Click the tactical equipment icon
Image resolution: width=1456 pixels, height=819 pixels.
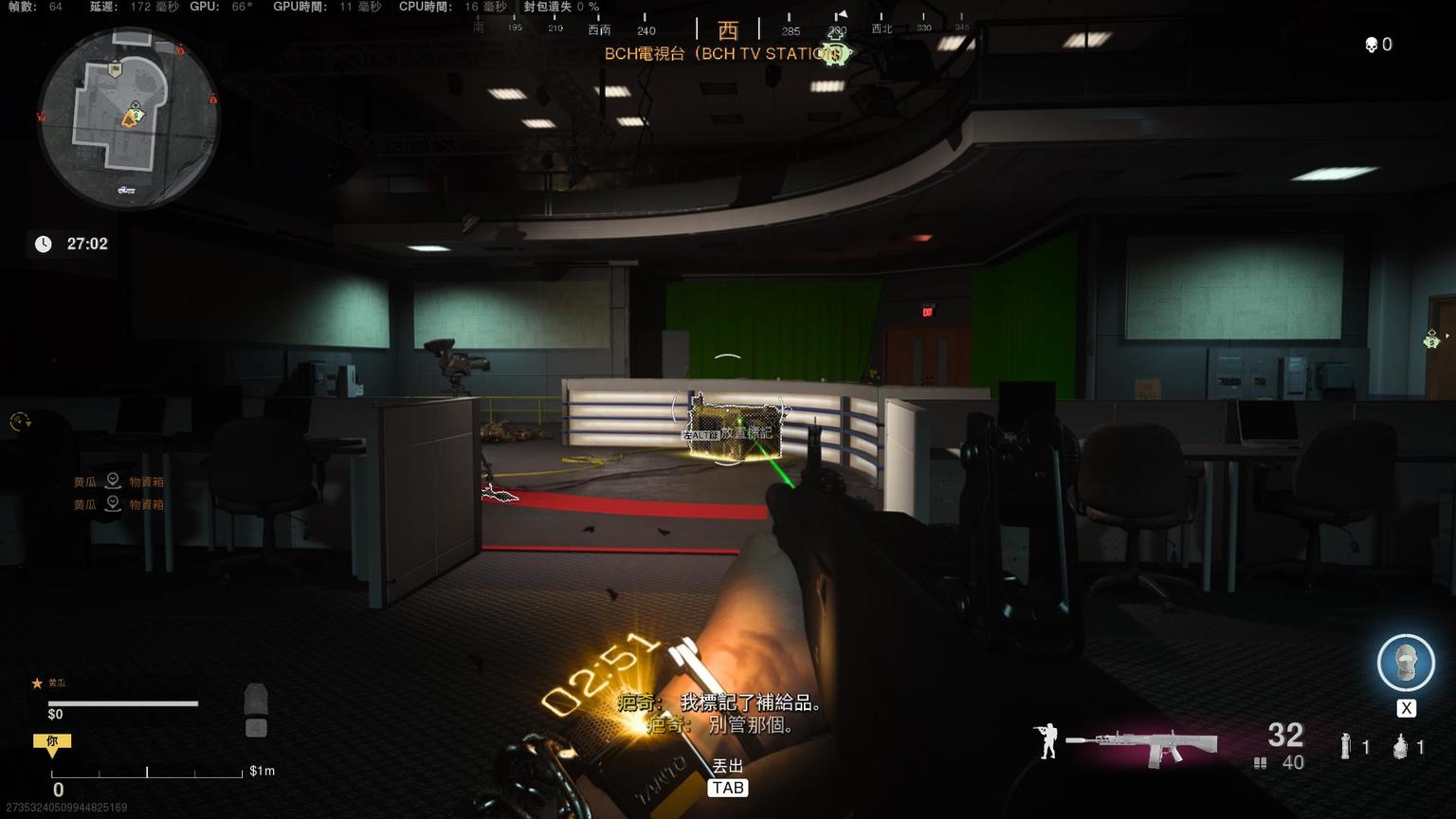coord(1345,747)
